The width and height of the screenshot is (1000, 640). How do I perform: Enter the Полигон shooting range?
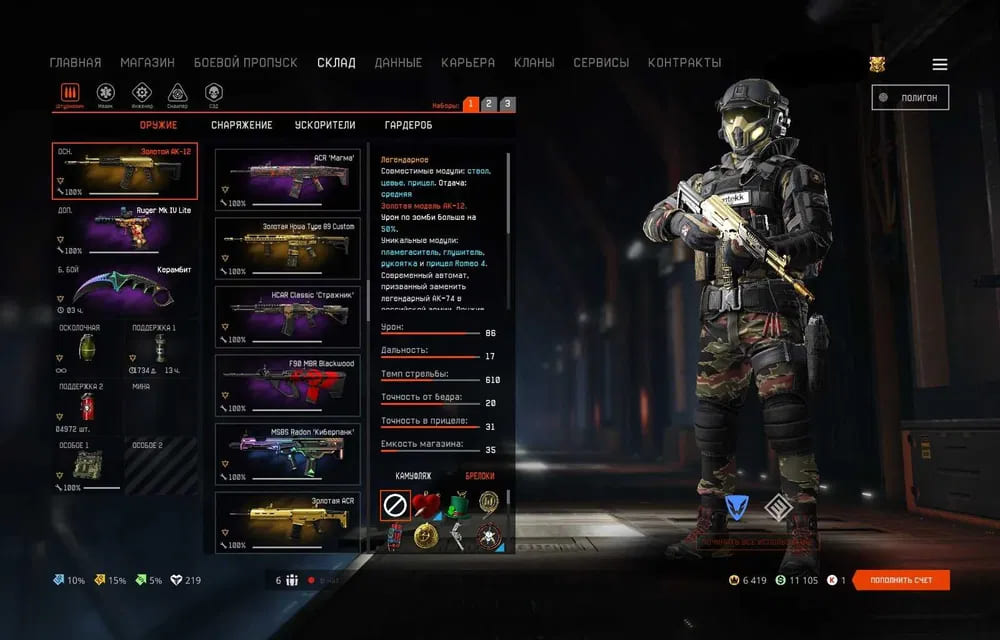click(910, 97)
